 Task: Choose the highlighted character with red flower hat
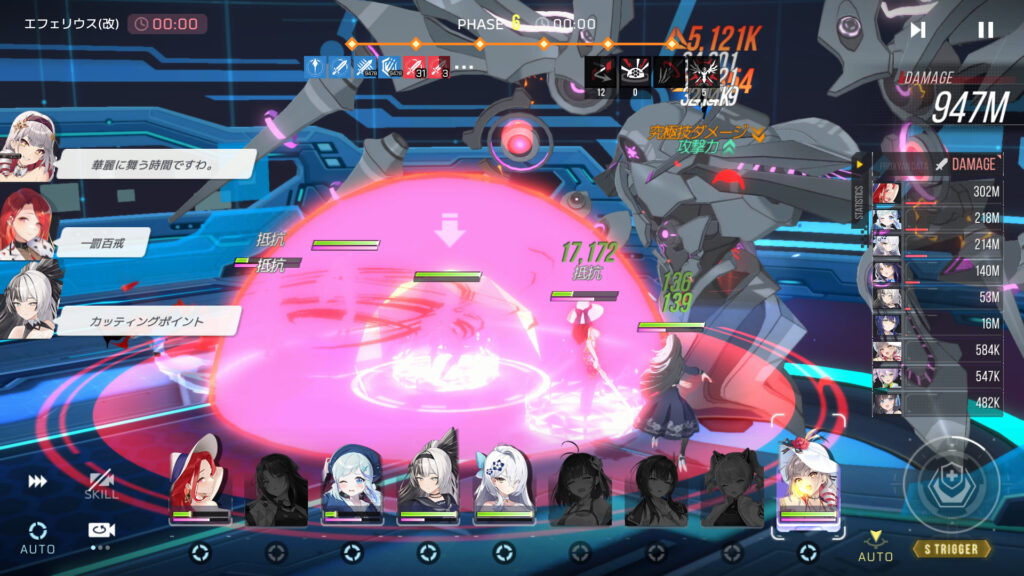tap(808, 482)
